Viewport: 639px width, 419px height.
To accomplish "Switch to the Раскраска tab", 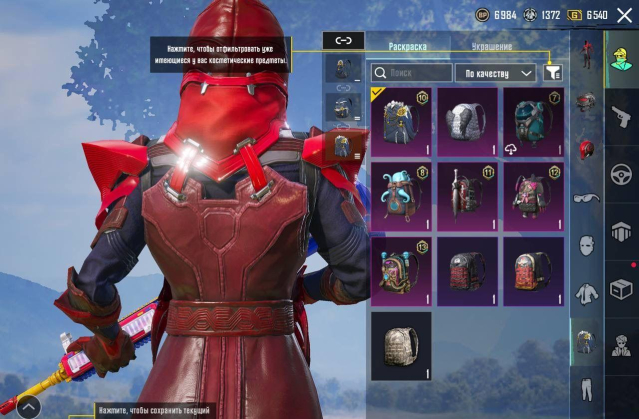I will pyautogui.click(x=408, y=46).
